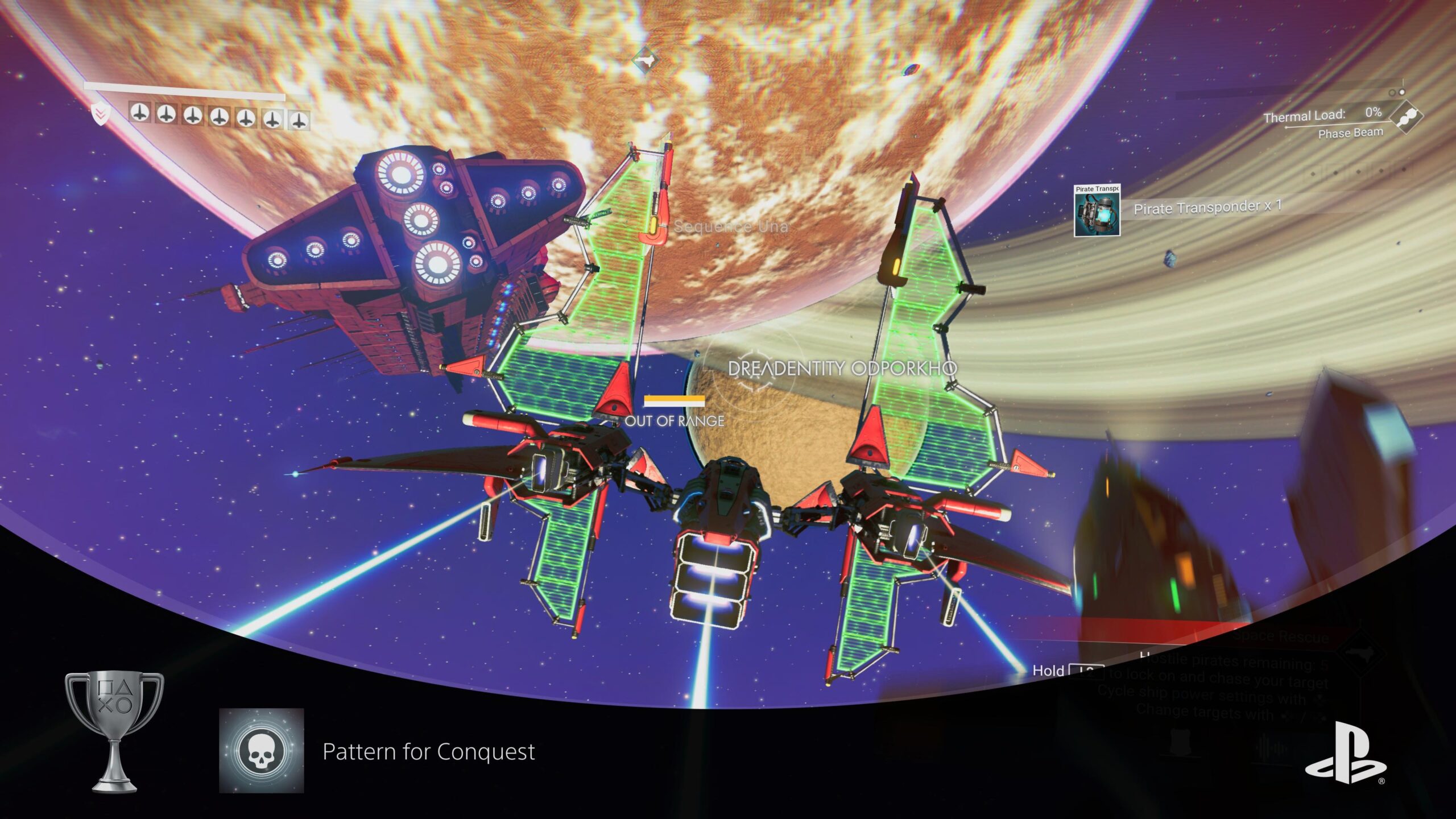Open the Pattern for Conquest trophy notification

428,752
